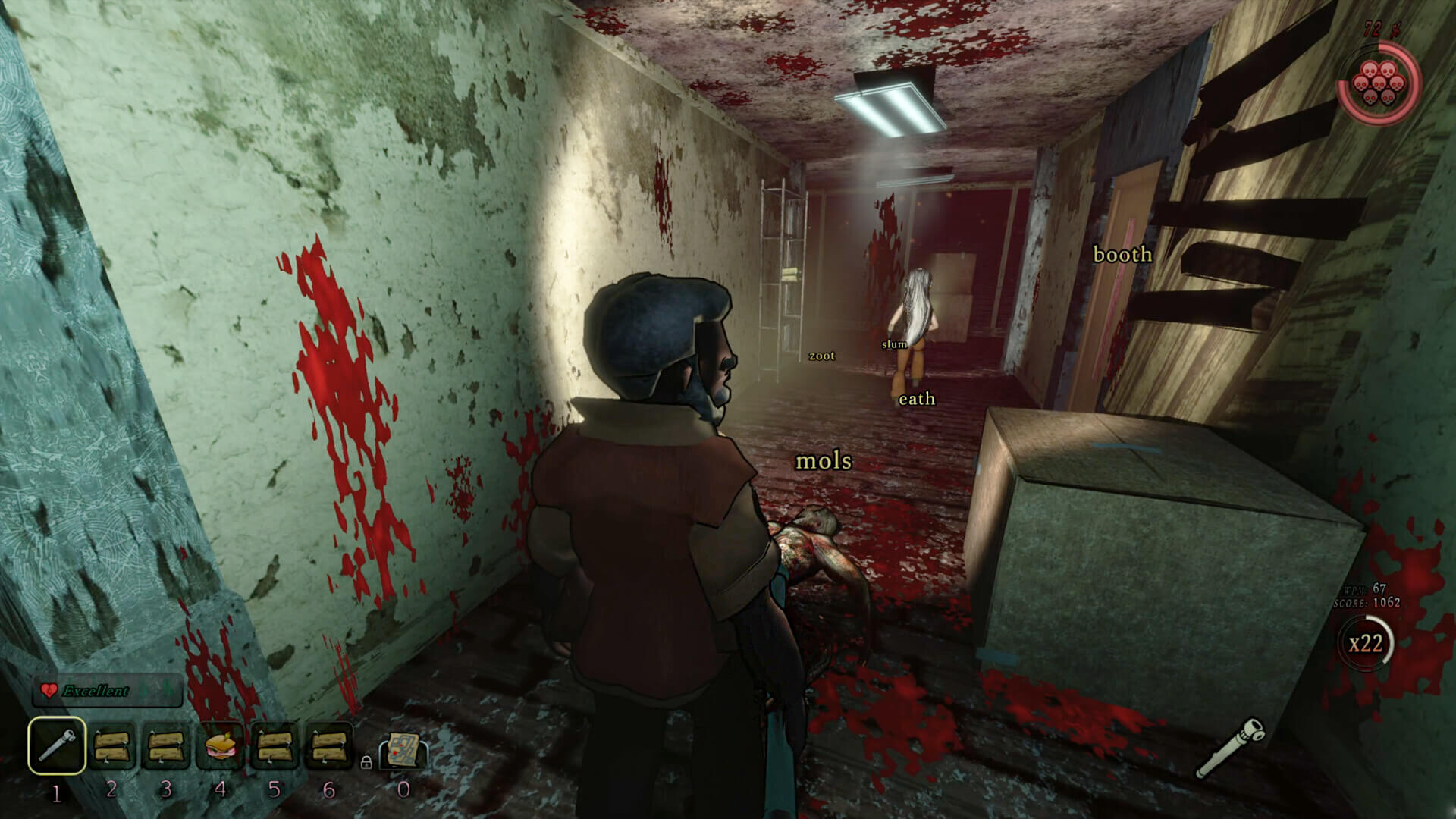Viewport: 1456px width, 819px height.
Task: Select the sandwich in hotbar slot 4
Action: click(x=221, y=746)
